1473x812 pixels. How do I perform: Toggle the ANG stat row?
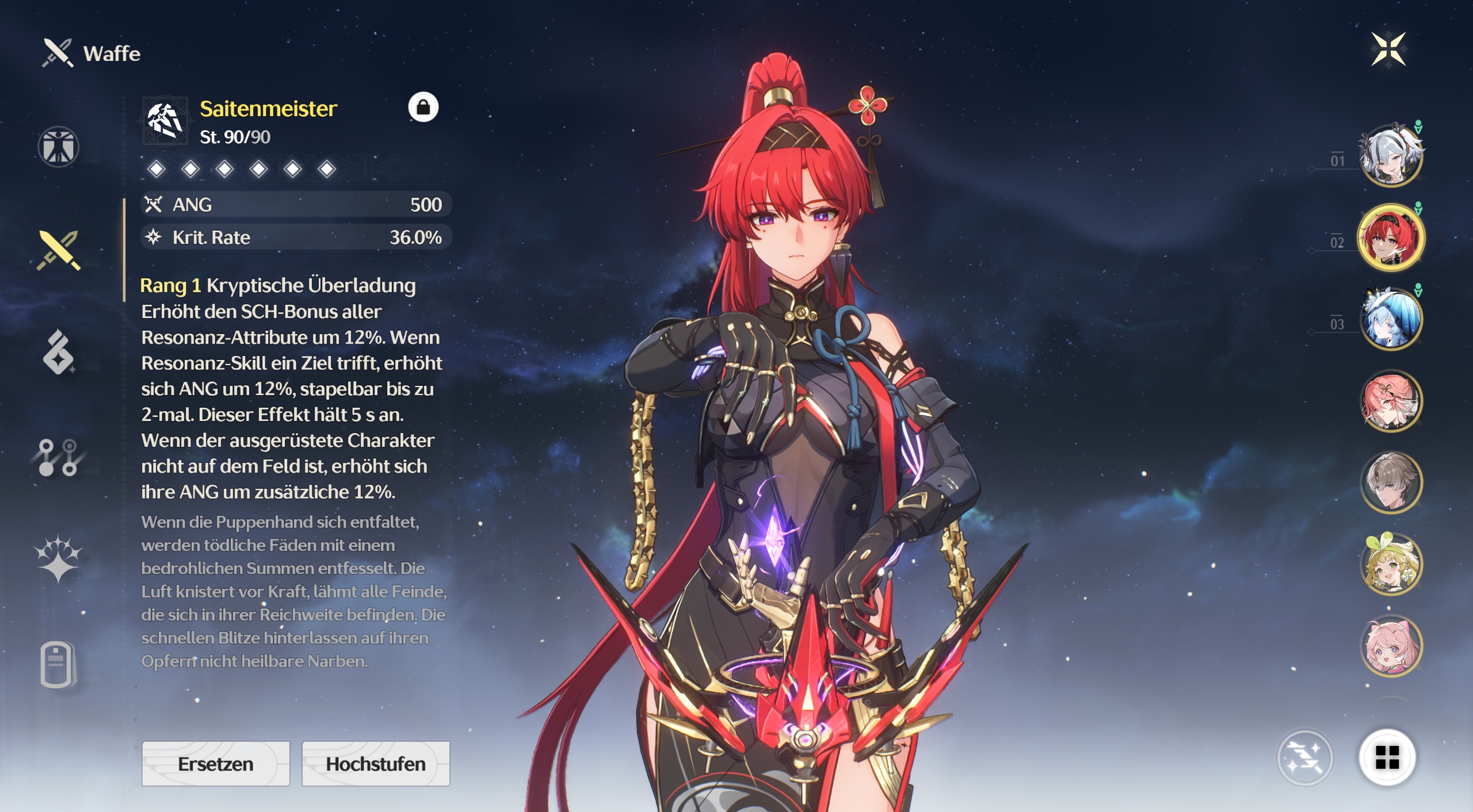(295, 204)
